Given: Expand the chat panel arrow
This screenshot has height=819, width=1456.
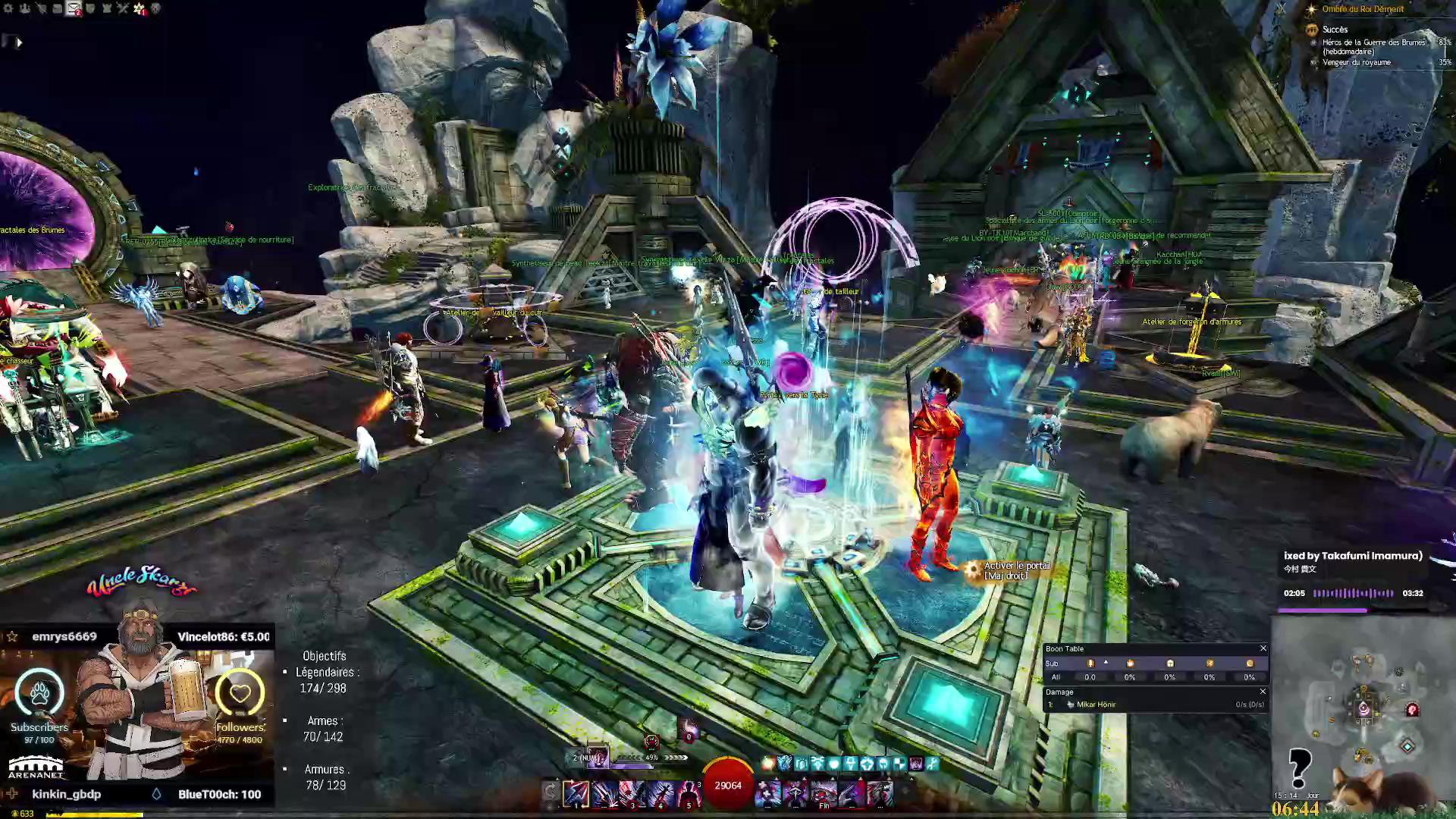Looking at the screenshot, I should point(19,42).
